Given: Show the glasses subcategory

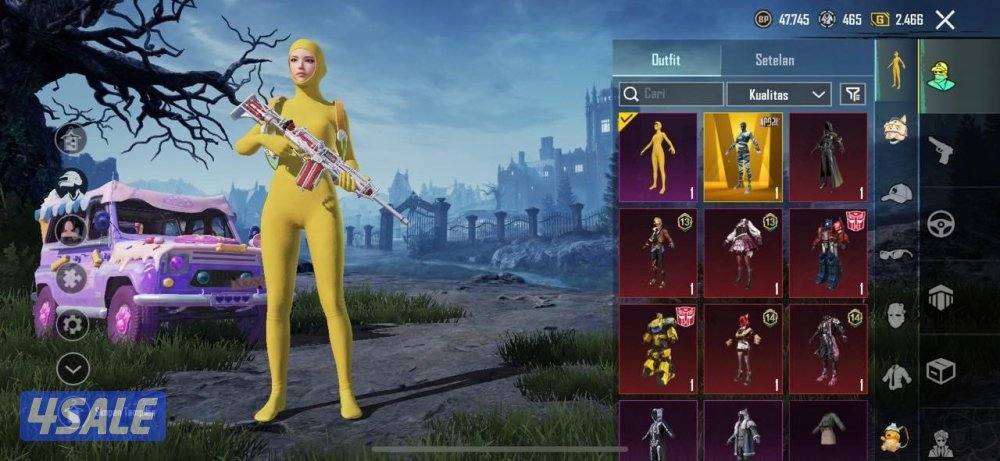Looking at the screenshot, I should (896, 254).
